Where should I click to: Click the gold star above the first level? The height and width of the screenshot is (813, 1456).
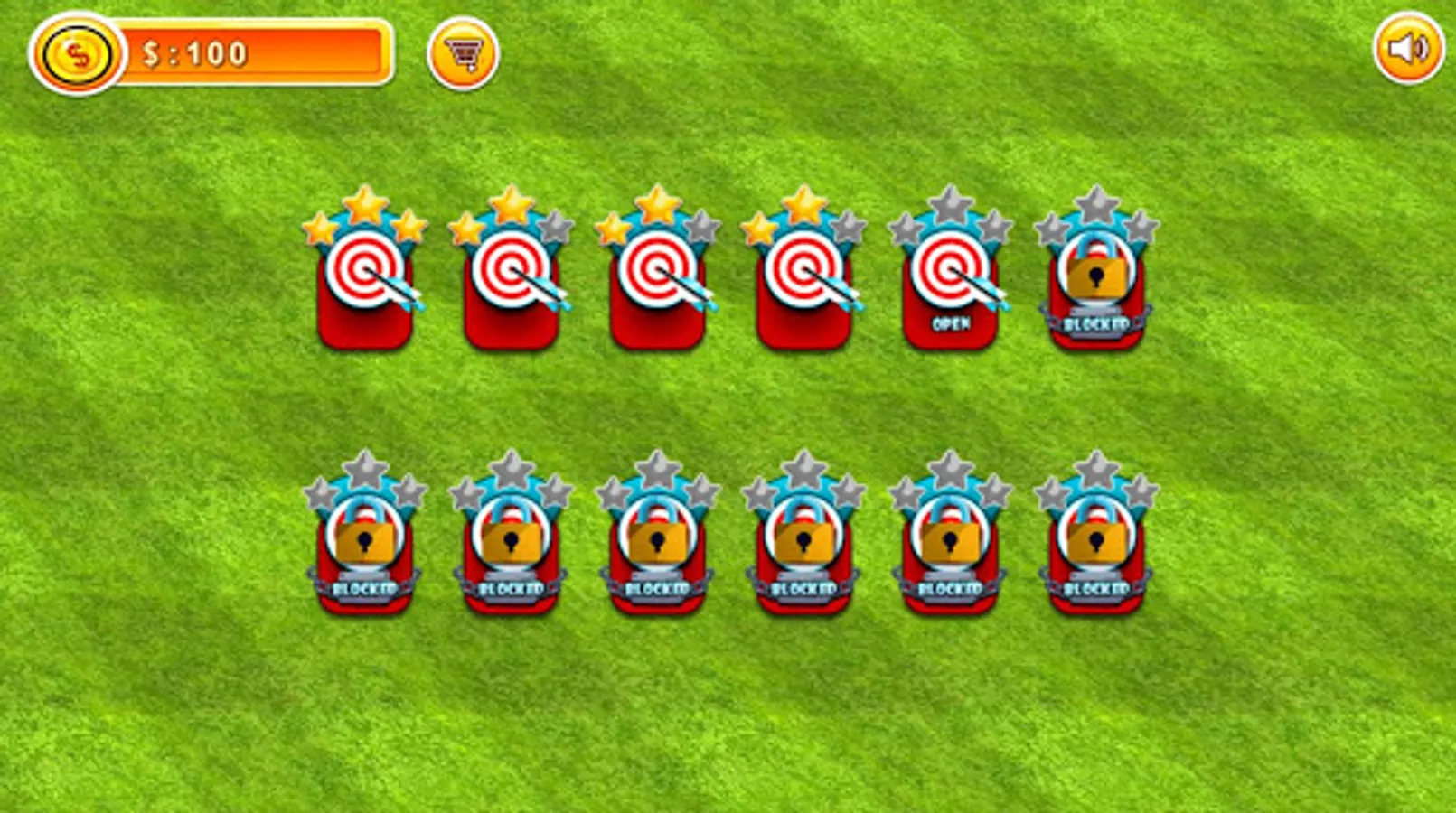(x=365, y=206)
